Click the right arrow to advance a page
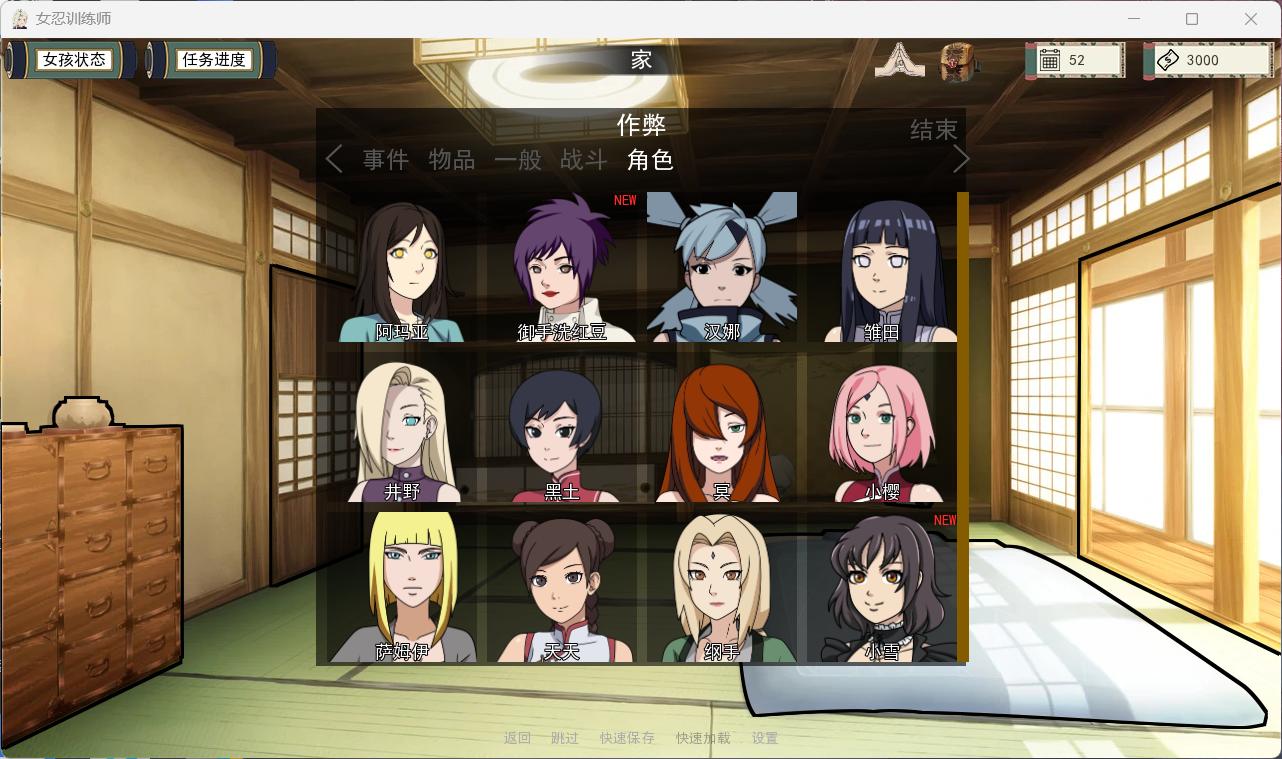 959,158
